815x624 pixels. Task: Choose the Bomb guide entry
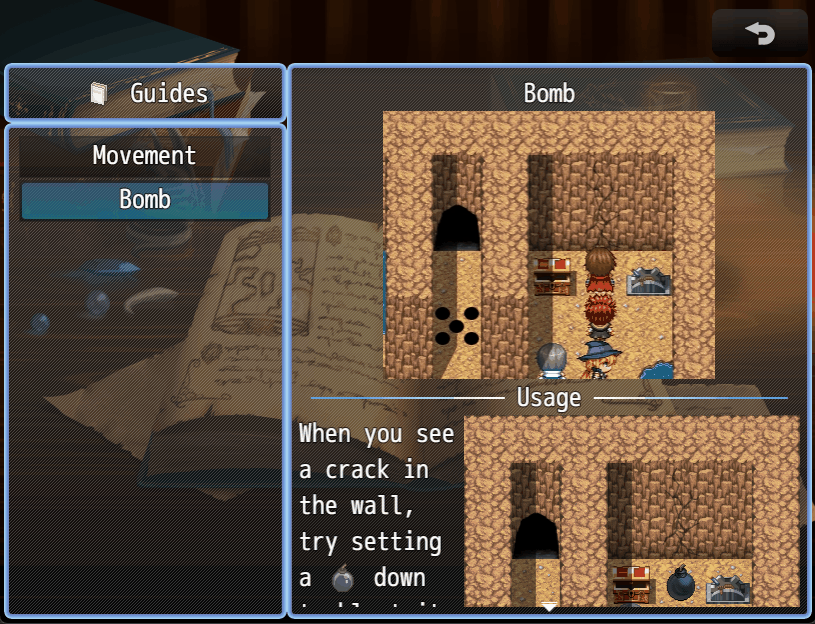(x=145, y=200)
